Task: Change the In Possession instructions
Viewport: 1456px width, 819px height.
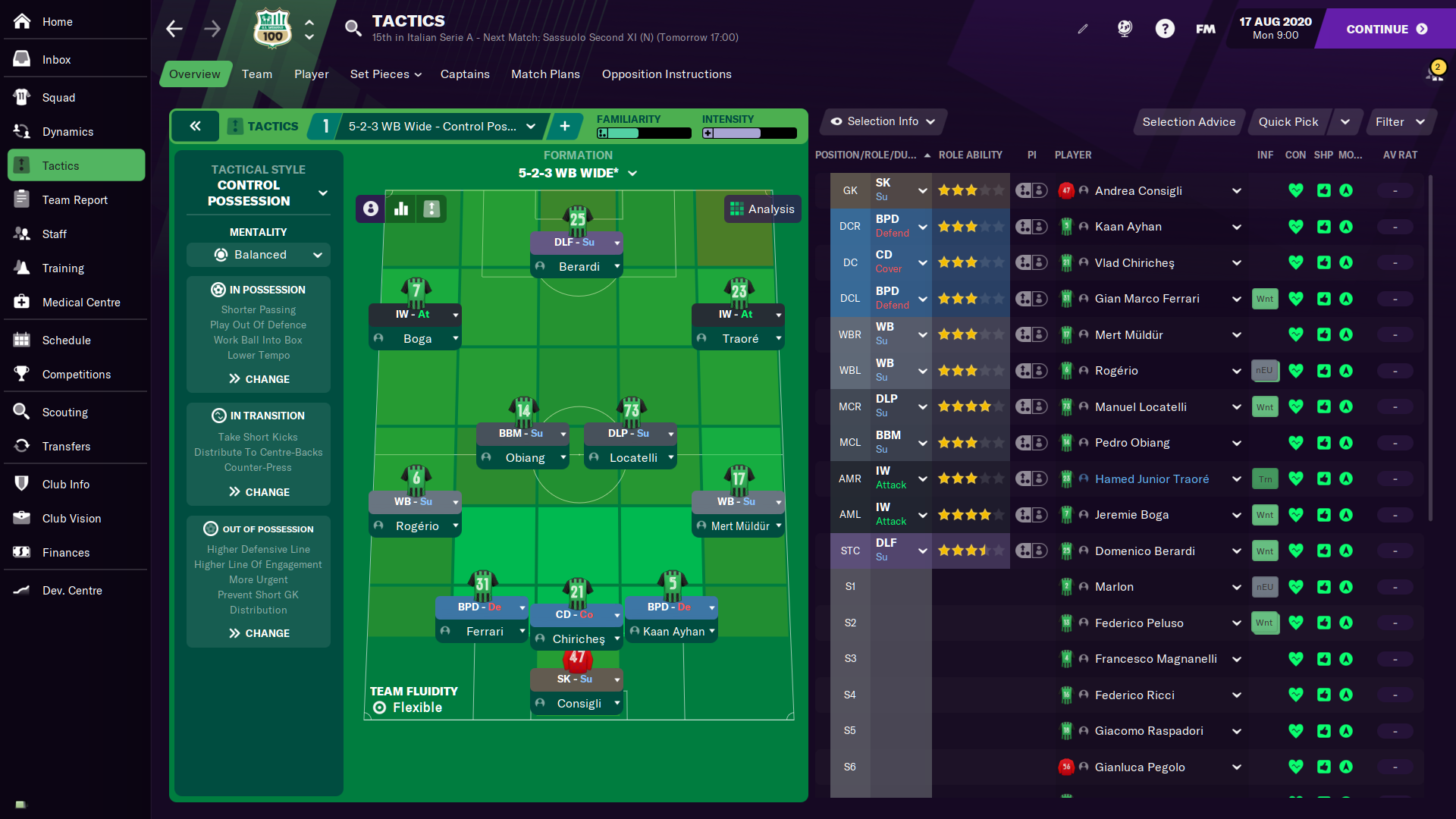Action: click(x=259, y=378)
